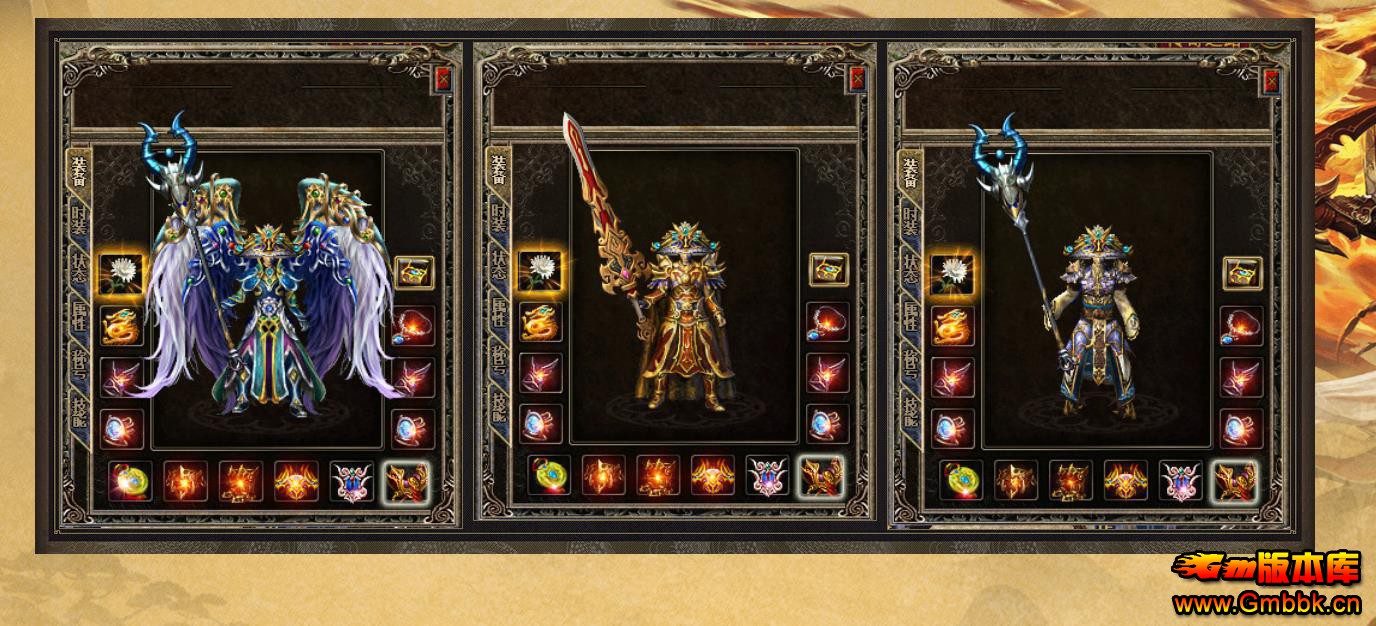The height and width of the screenshot is (626, 1376).
Task: Close the winged character's equipment panel
Action: 443,80
